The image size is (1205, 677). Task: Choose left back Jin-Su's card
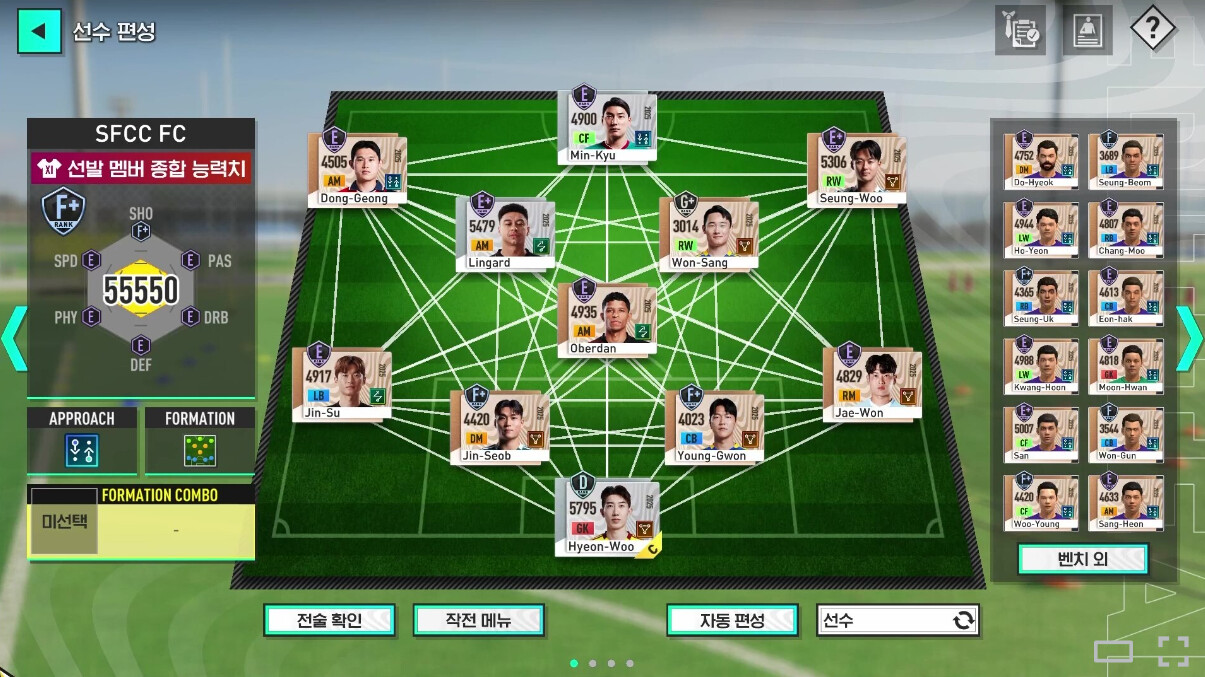[341, 383]
